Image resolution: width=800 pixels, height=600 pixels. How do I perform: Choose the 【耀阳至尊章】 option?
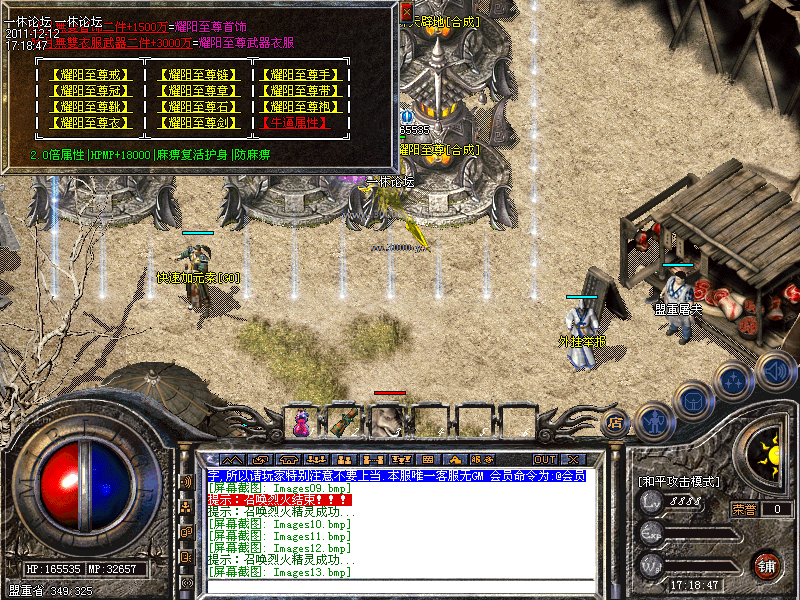(197, 91)
